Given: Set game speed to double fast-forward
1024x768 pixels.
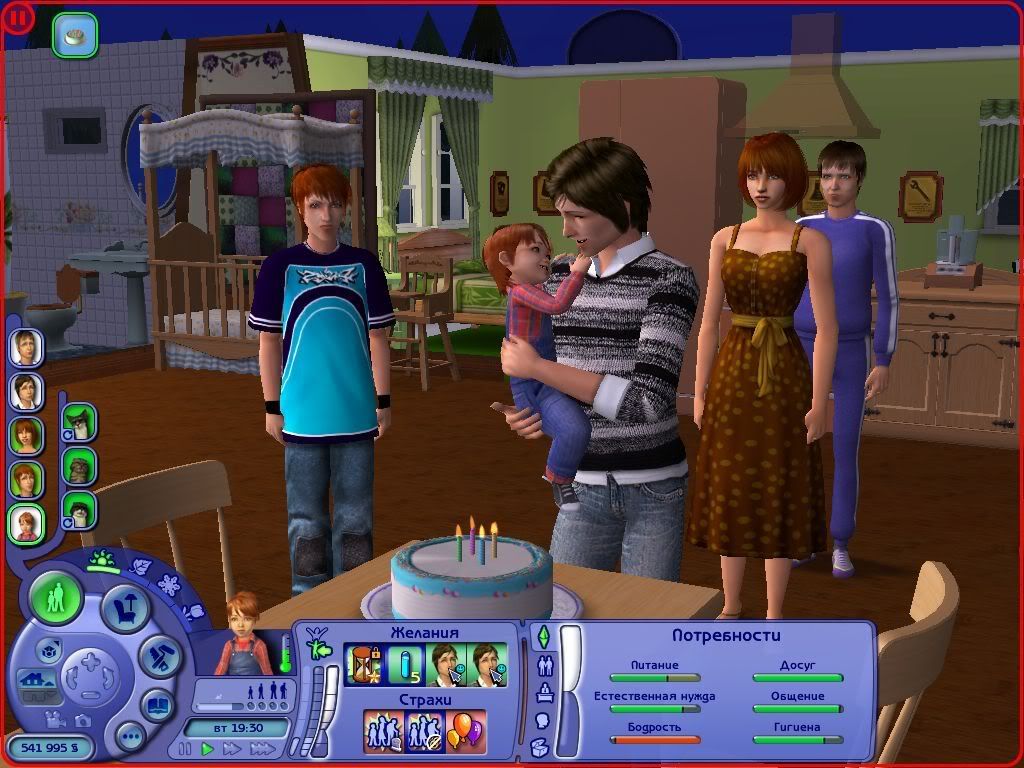Looking at the screenshot, I should [232, 748].
